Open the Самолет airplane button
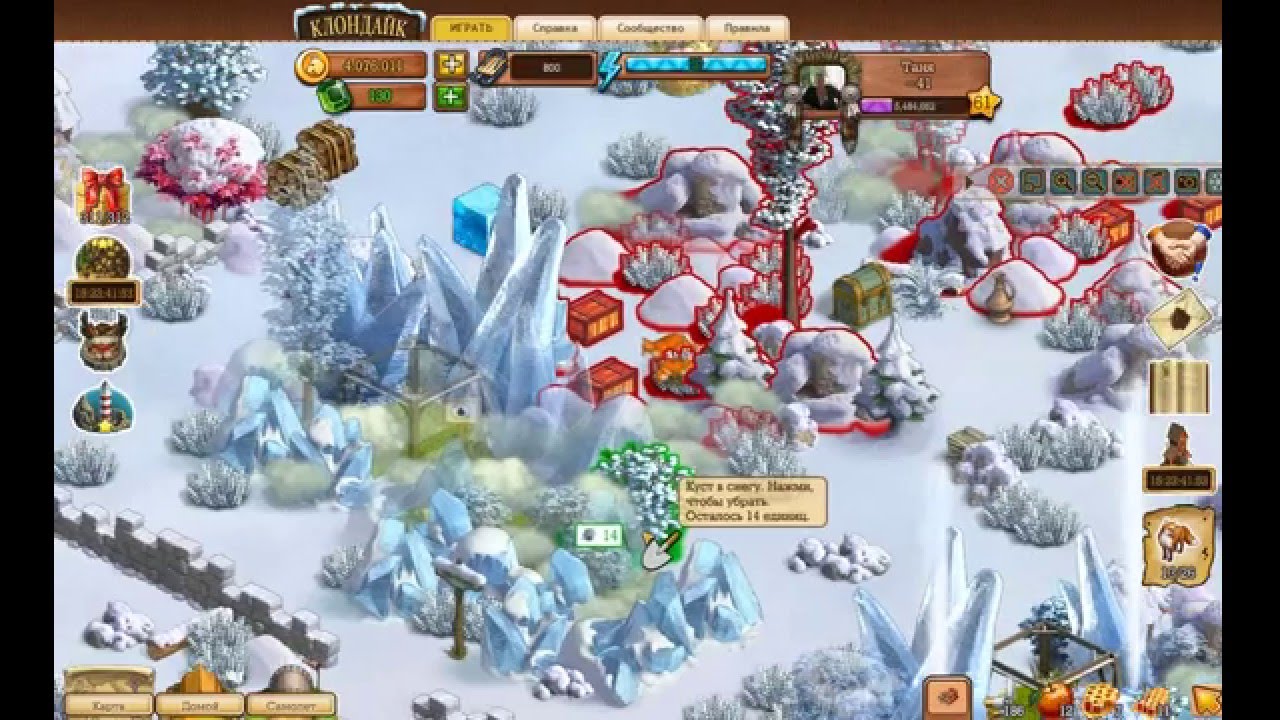This screenshot has width=1280, height=720. click(290, 706)
